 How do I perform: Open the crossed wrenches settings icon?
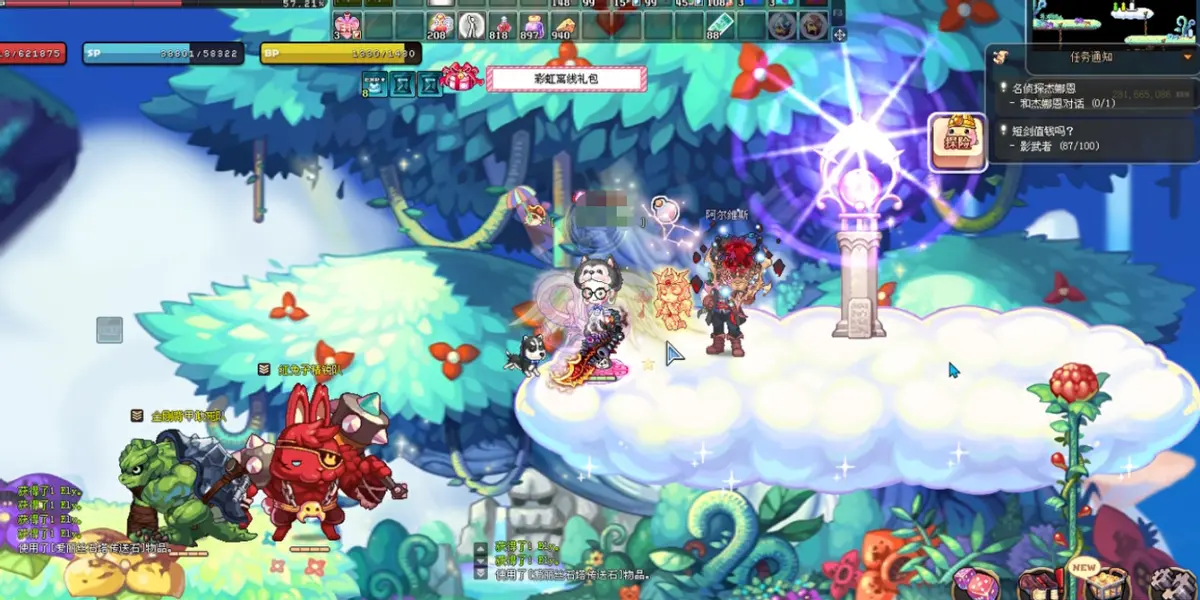click(1172, 583)
